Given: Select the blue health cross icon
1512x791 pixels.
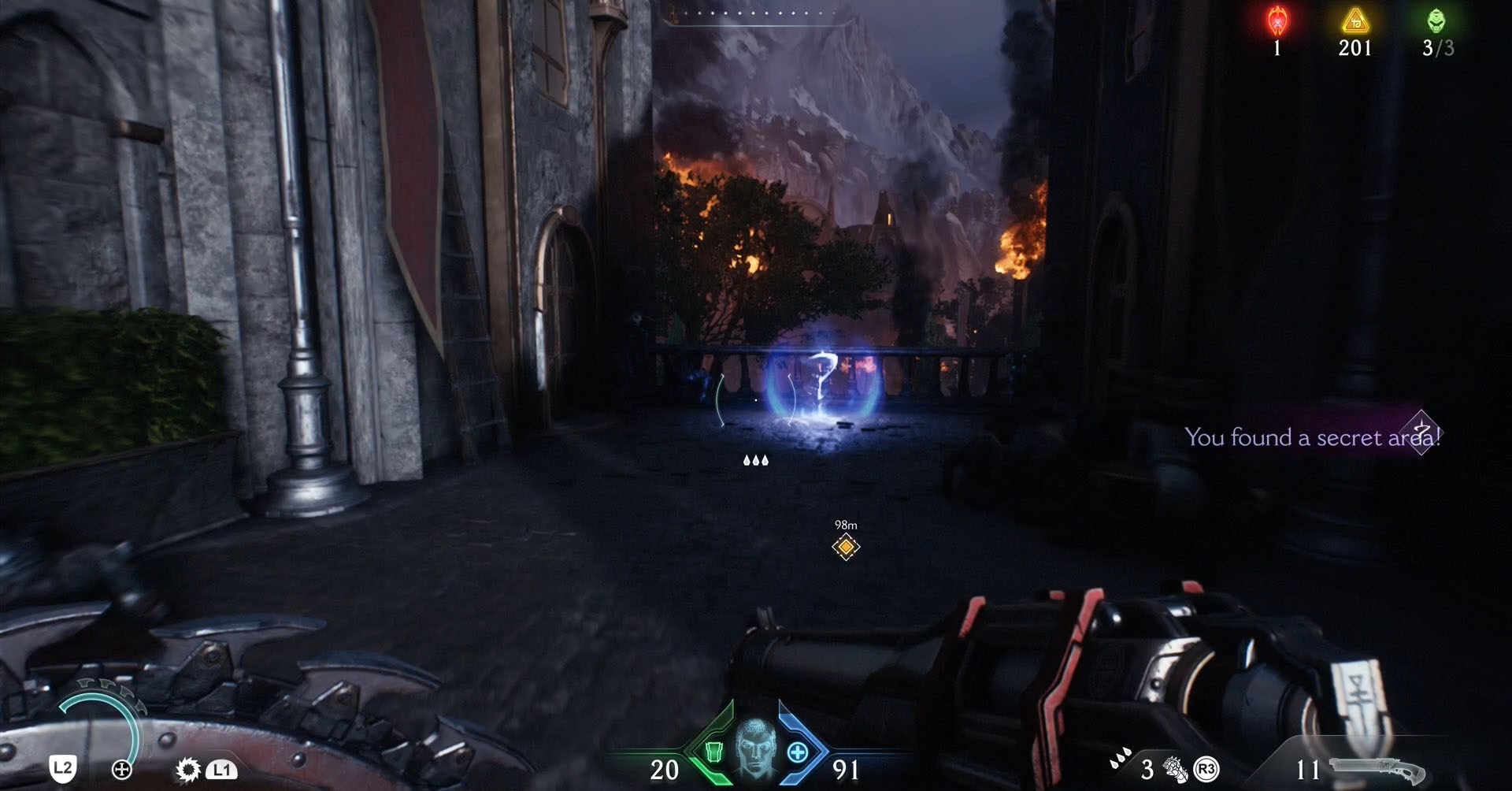Looking at the screenshot, I should pyautogui.click(x=797, y=752).
